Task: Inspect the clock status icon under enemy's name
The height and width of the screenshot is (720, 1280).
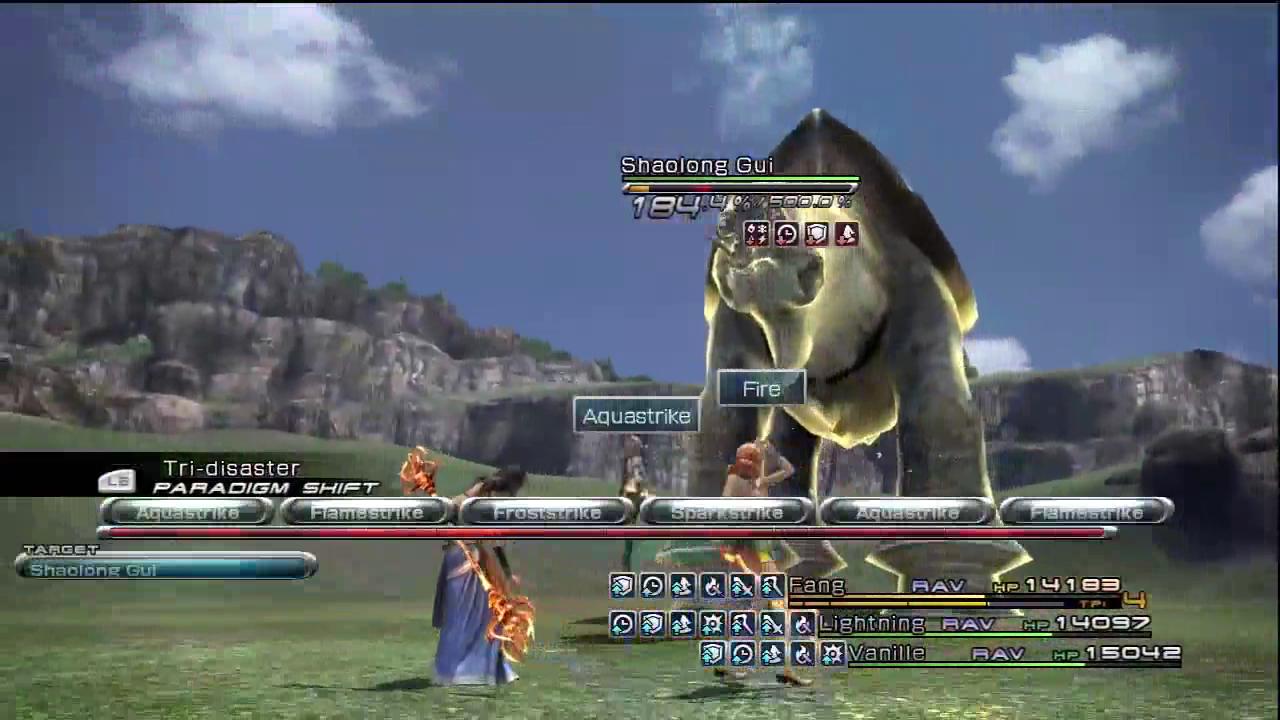Action: point(786,234)
